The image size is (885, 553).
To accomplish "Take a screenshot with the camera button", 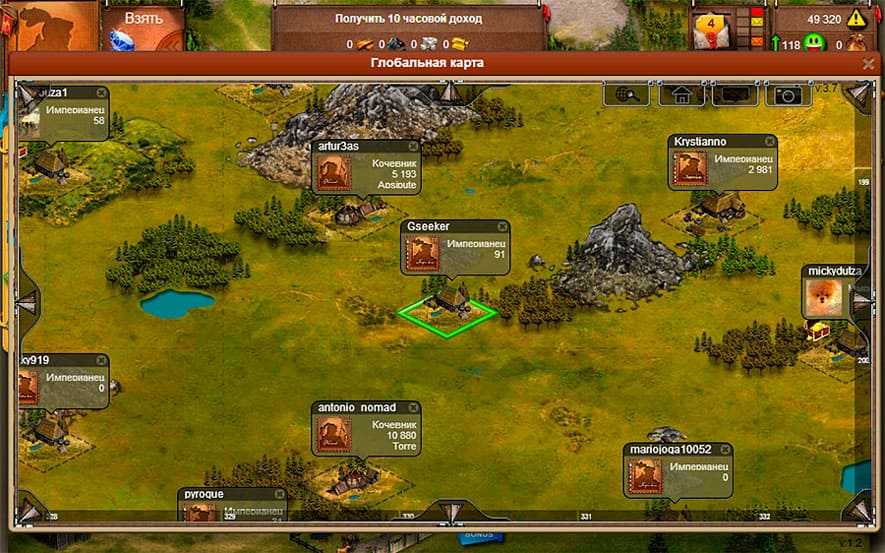I will tap(788, 94).
